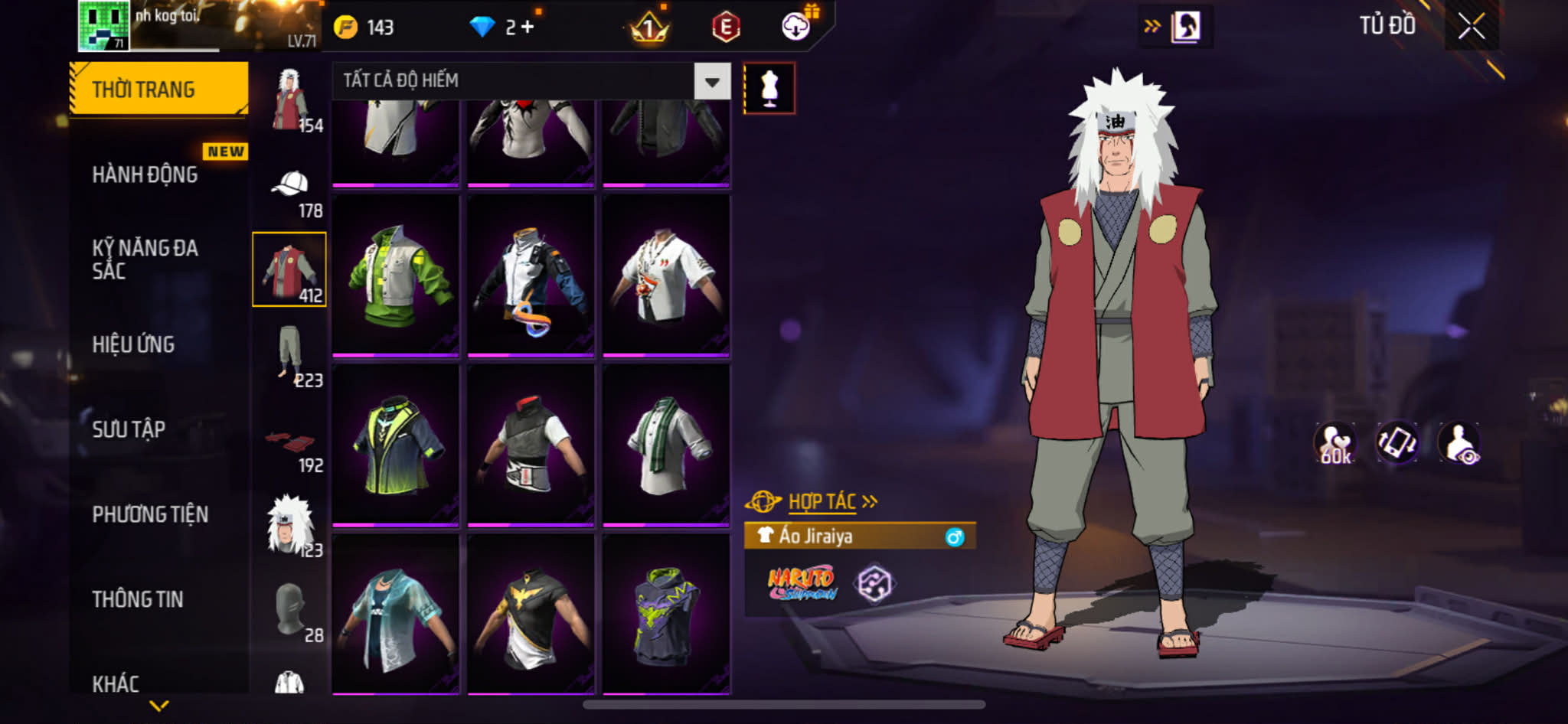The width and height of the screenshot is (1568, 724).
Task: Select the white shirt with green scarf
Action: tap(666, 445)
